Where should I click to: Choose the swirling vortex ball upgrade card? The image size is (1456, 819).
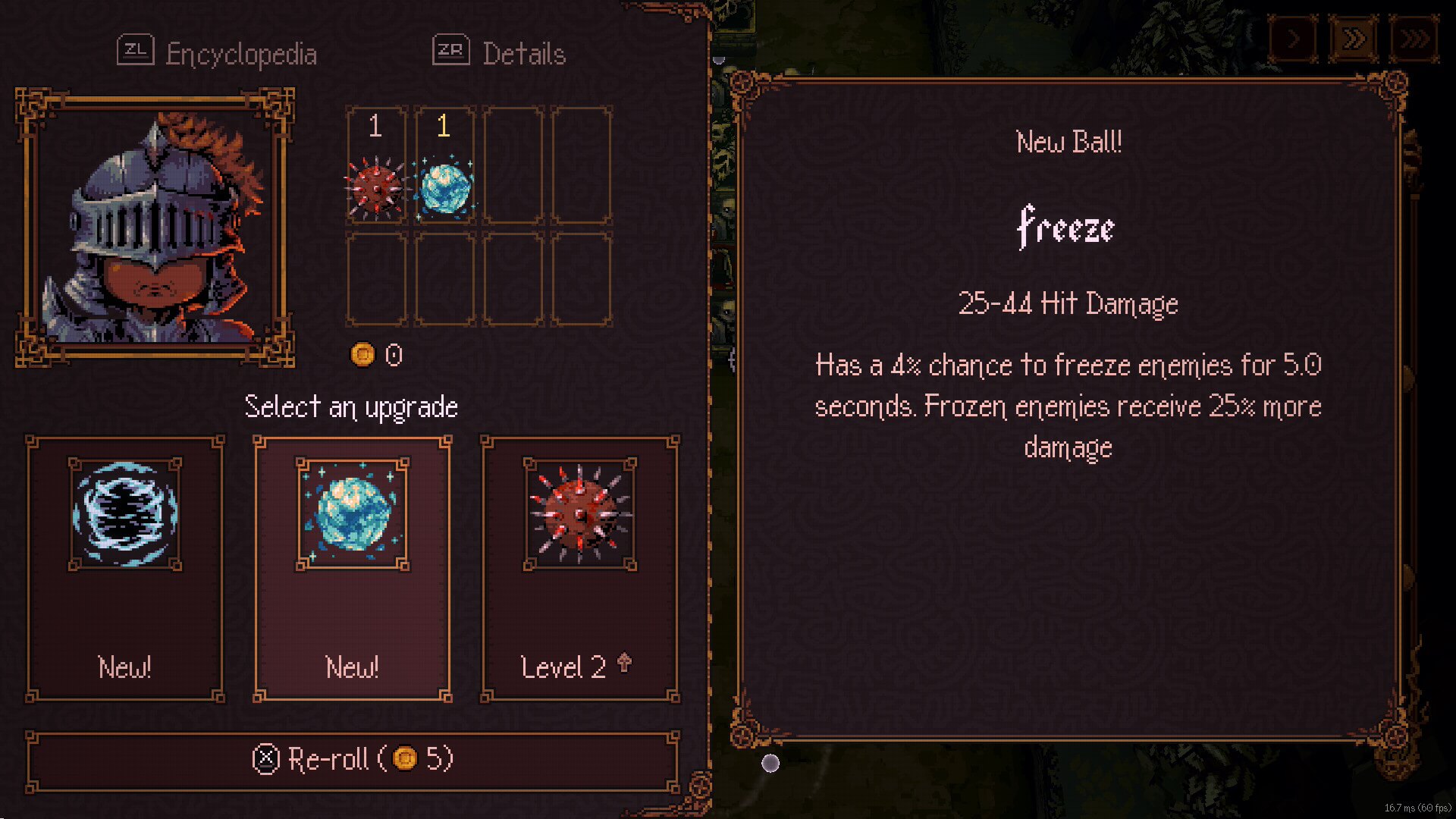point(125,568)
